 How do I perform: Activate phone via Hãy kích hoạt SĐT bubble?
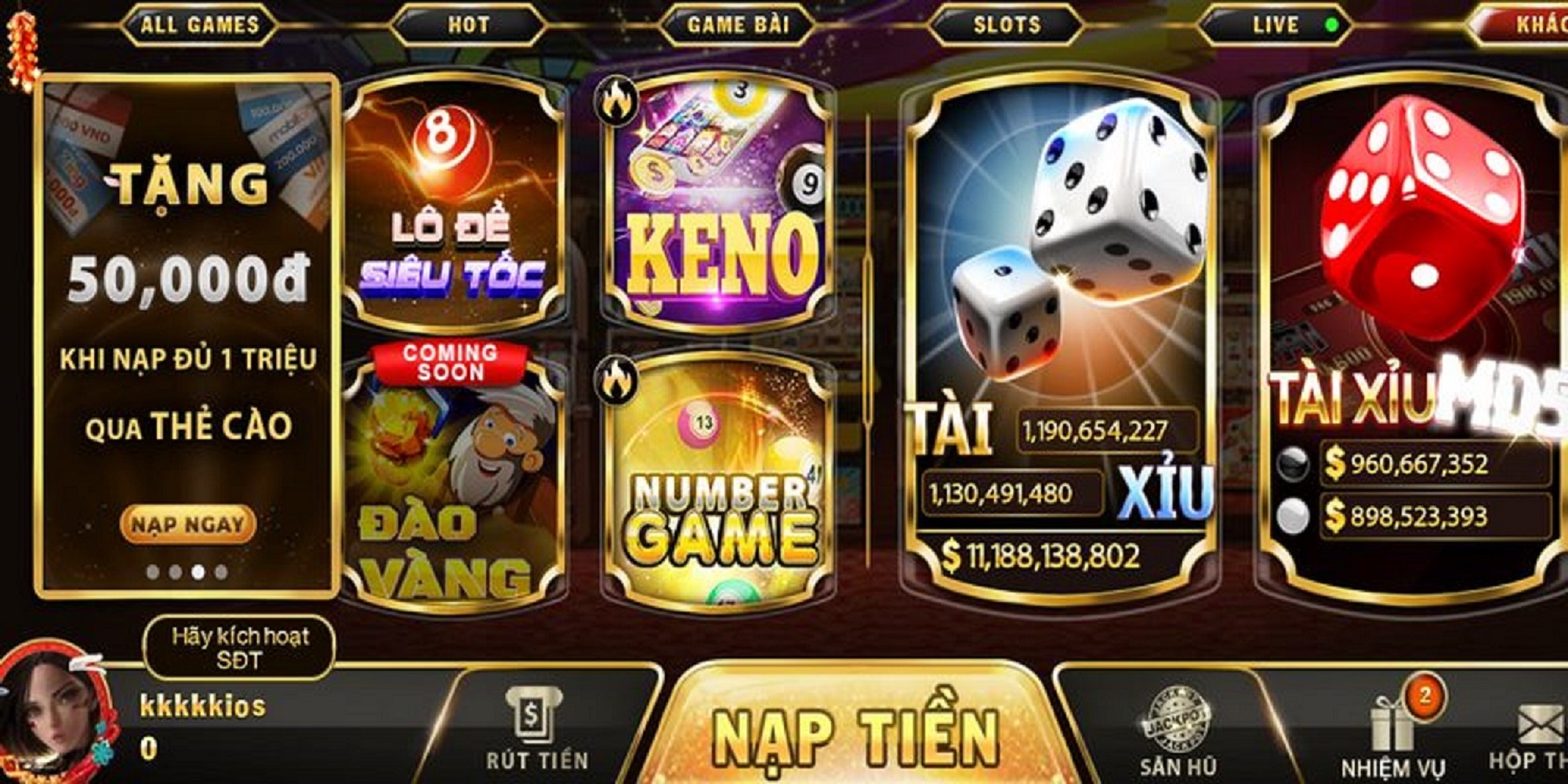click(x=240, y=648)
